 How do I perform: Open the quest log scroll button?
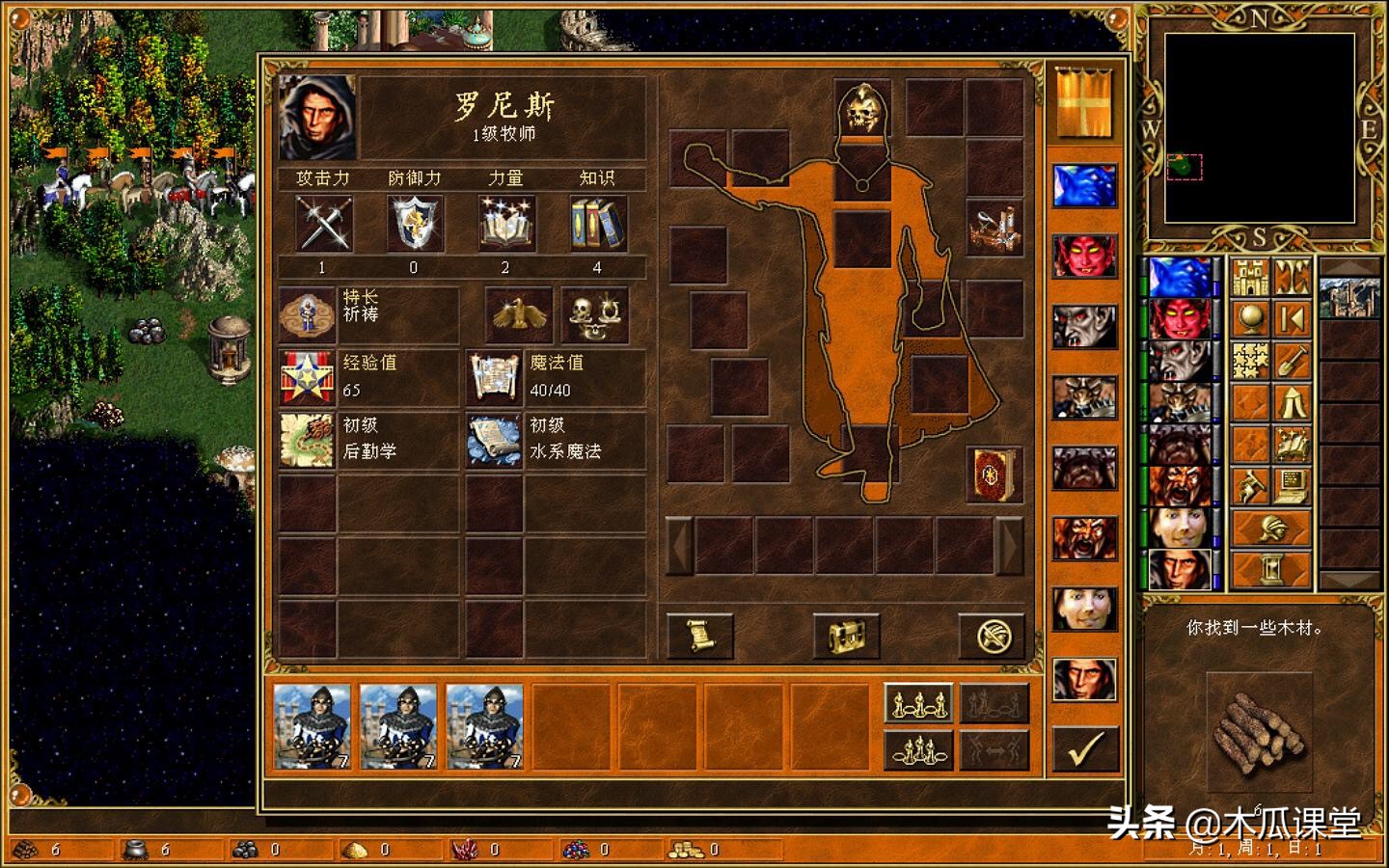pyautogui.click(x=700, y=637)
